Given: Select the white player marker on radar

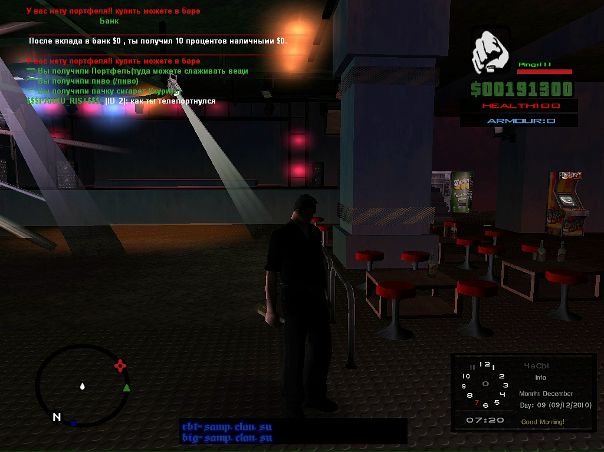Looking at the screenshot, I should point(83,385).
